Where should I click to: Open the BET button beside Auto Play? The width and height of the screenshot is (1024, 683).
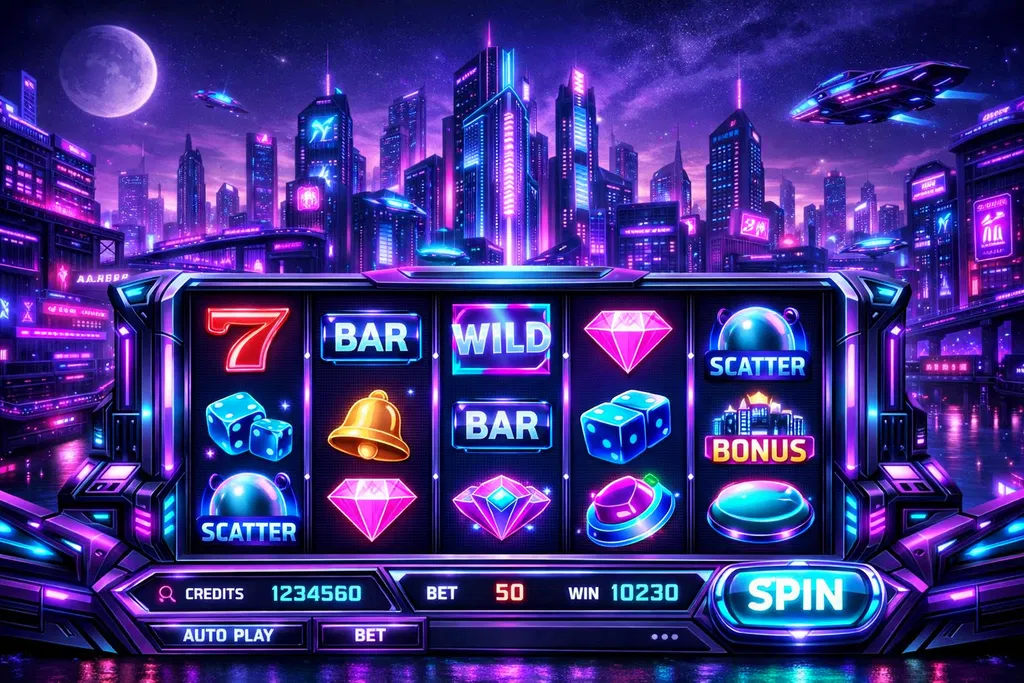click(x=370, y=635)
